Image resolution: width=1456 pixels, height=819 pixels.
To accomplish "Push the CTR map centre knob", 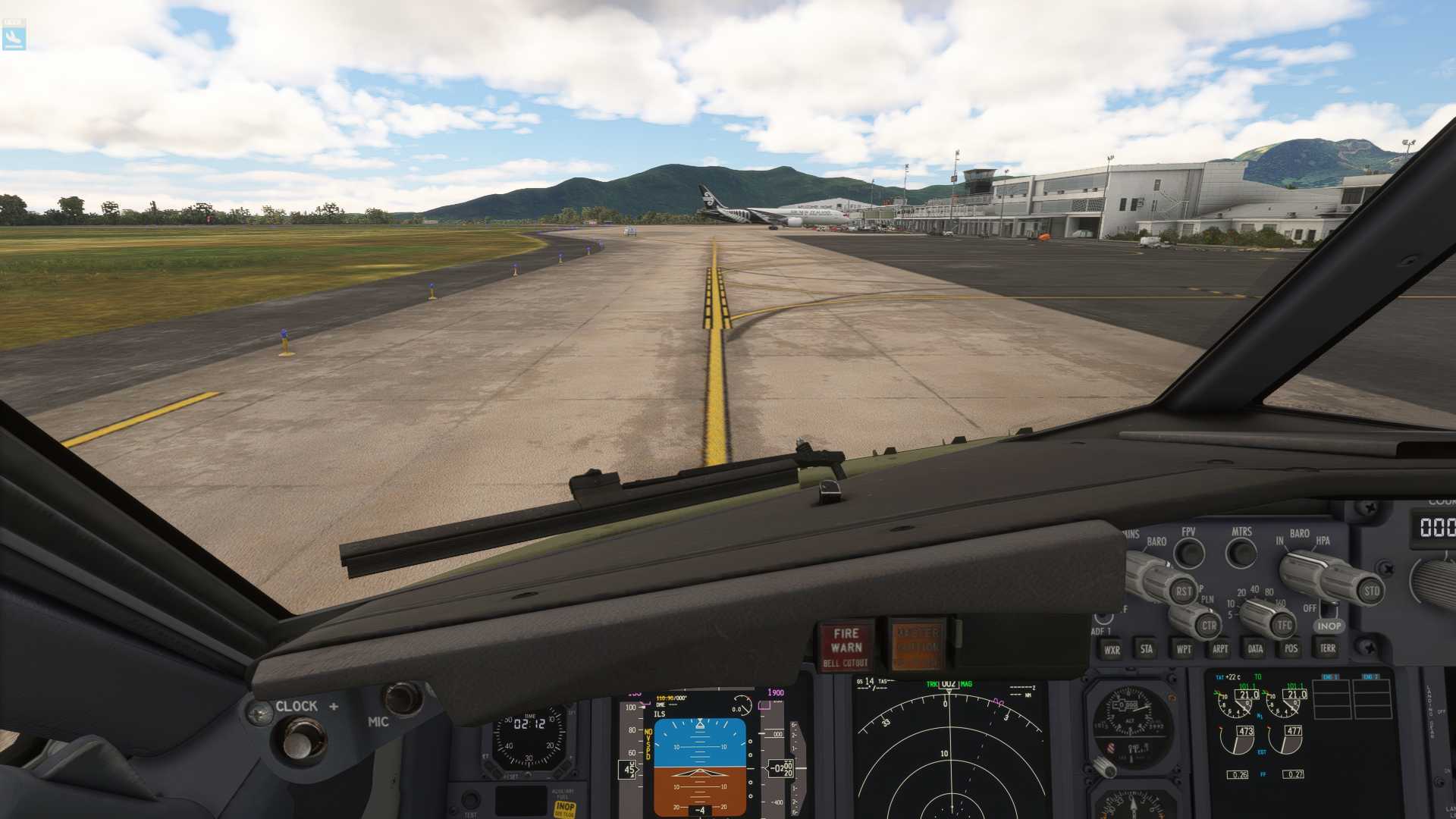I will coord(1208,626).
